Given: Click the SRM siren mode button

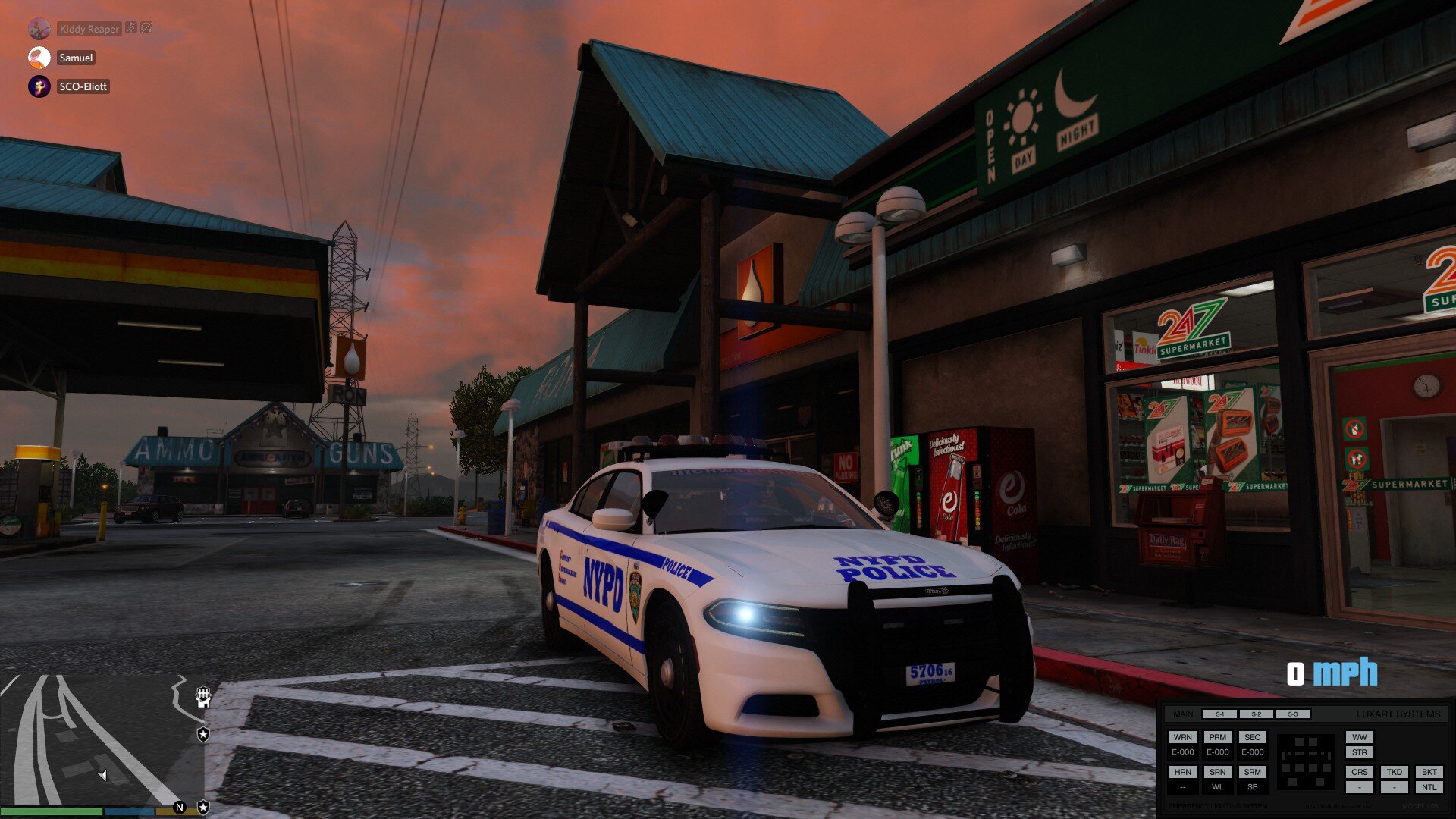Looking at the screenshot, I should pyautogui.click(x=1252, y=772).
